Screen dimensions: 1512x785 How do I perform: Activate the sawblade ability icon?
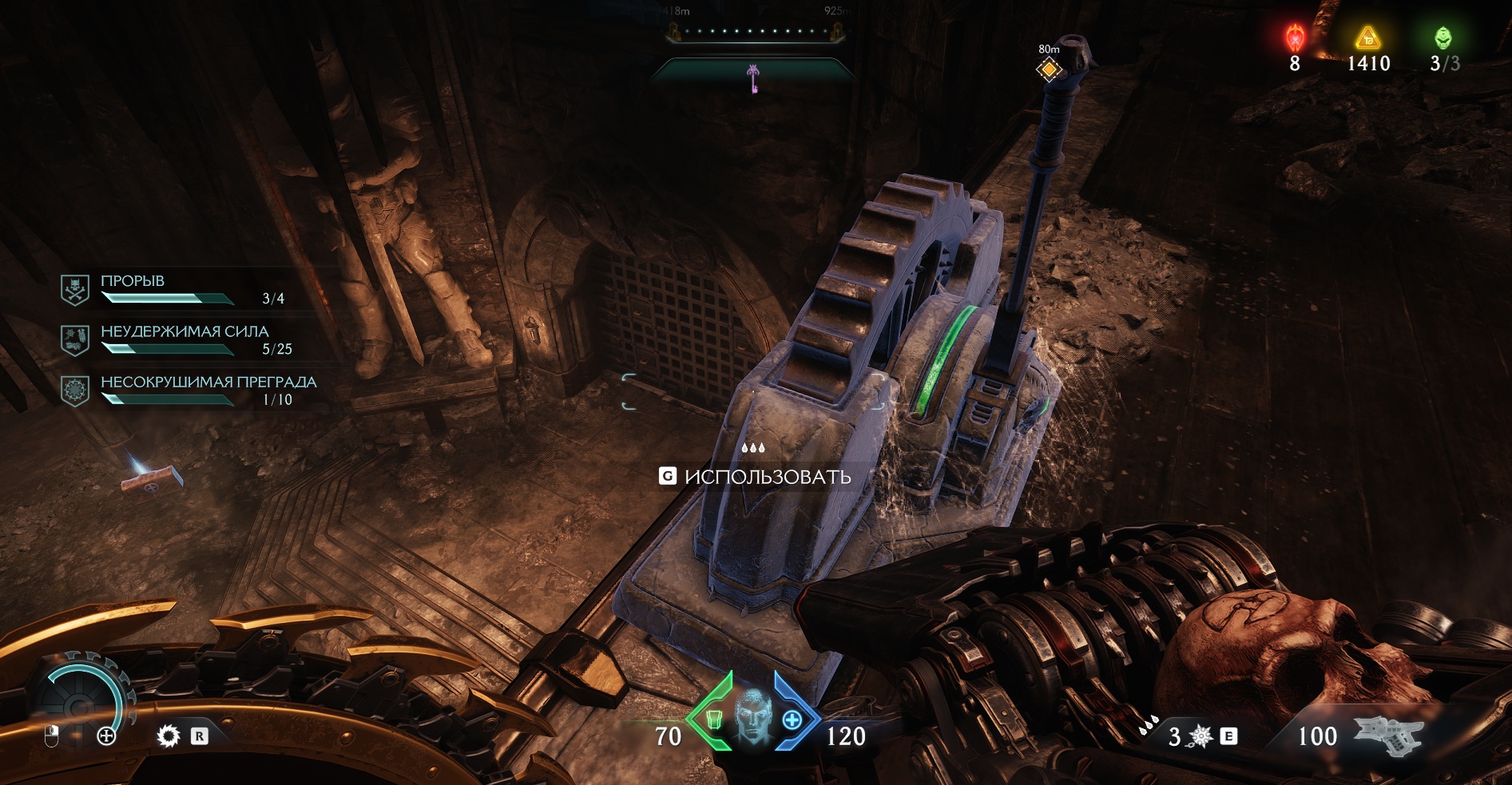(x=169, y=735)
